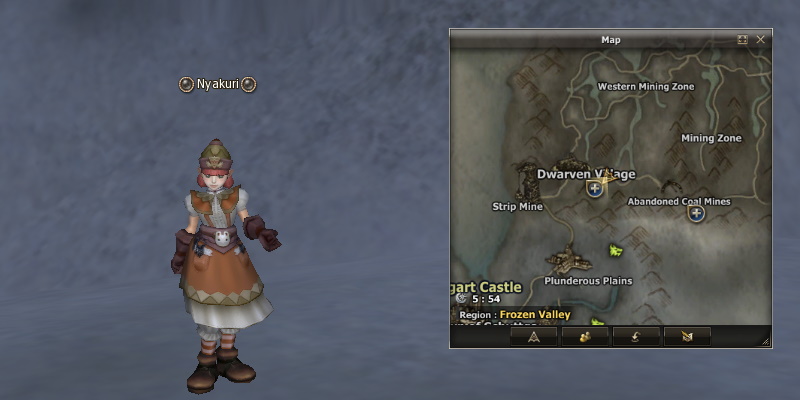
Task: Select the Dwarven Village gatekeeper marker
Action: coord(595,188)
